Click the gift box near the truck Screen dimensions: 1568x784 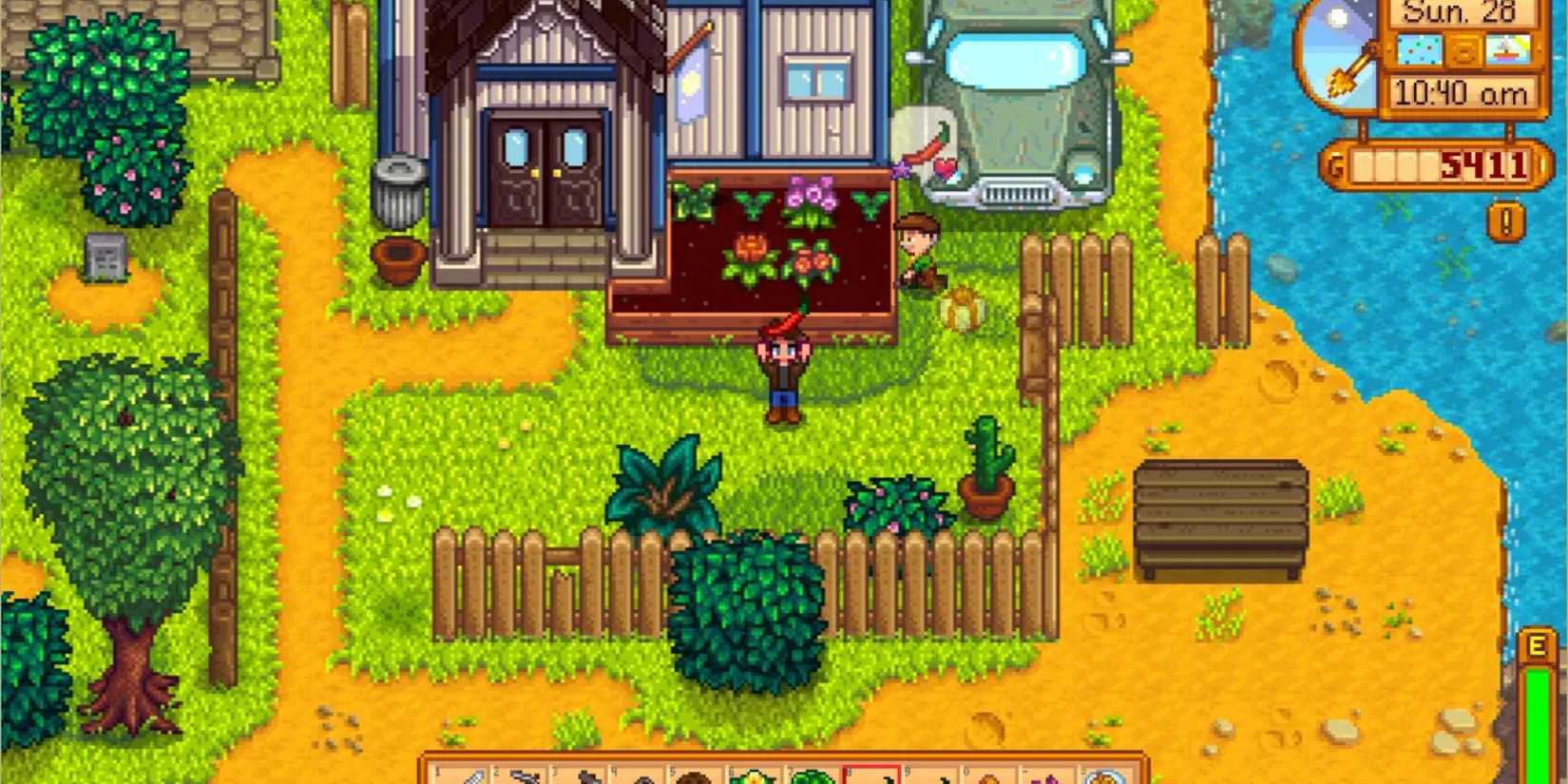962,304
